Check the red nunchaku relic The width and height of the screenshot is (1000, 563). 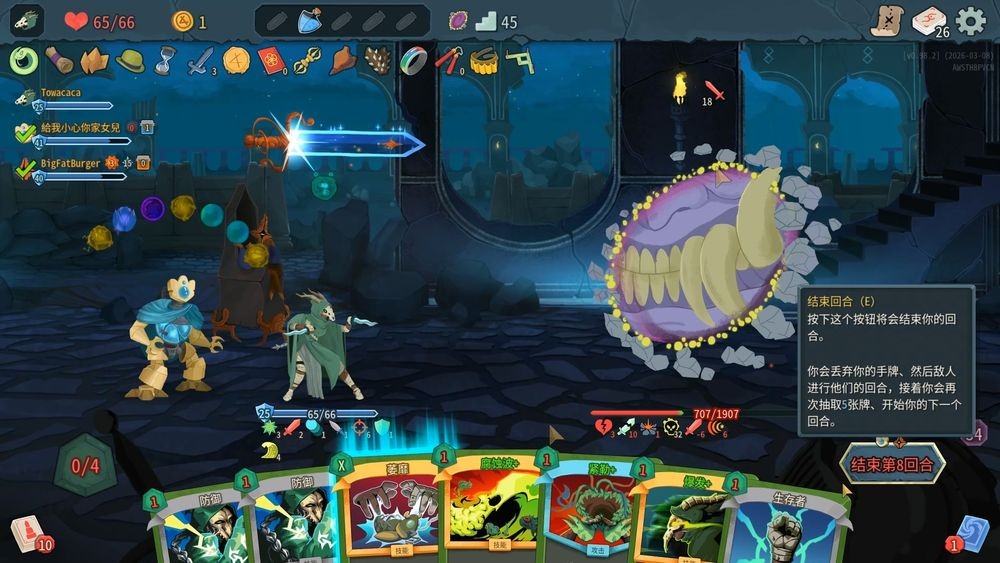(x=449, y=61)
